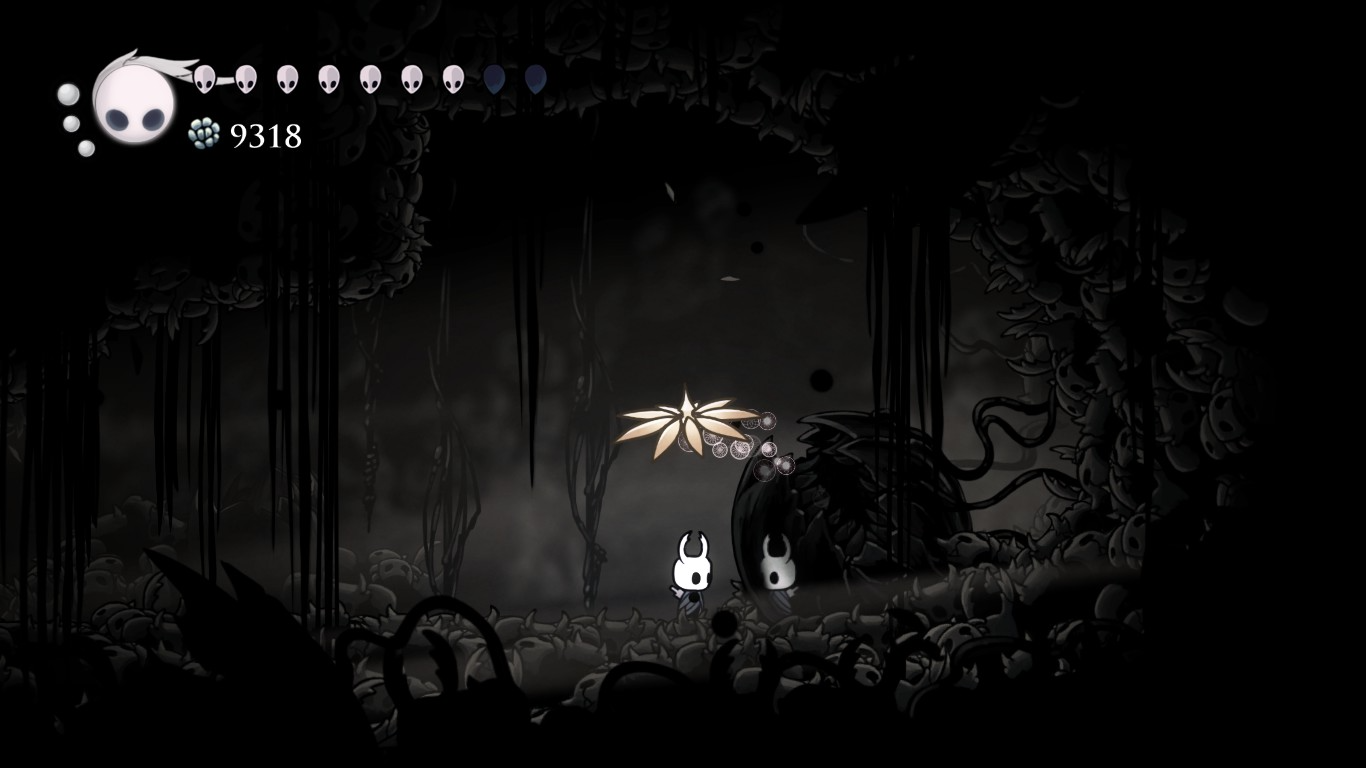Screen dimensions: 1366x768
Task: Click the floating essence orb cluster
Action: click(x=745, y=445)
